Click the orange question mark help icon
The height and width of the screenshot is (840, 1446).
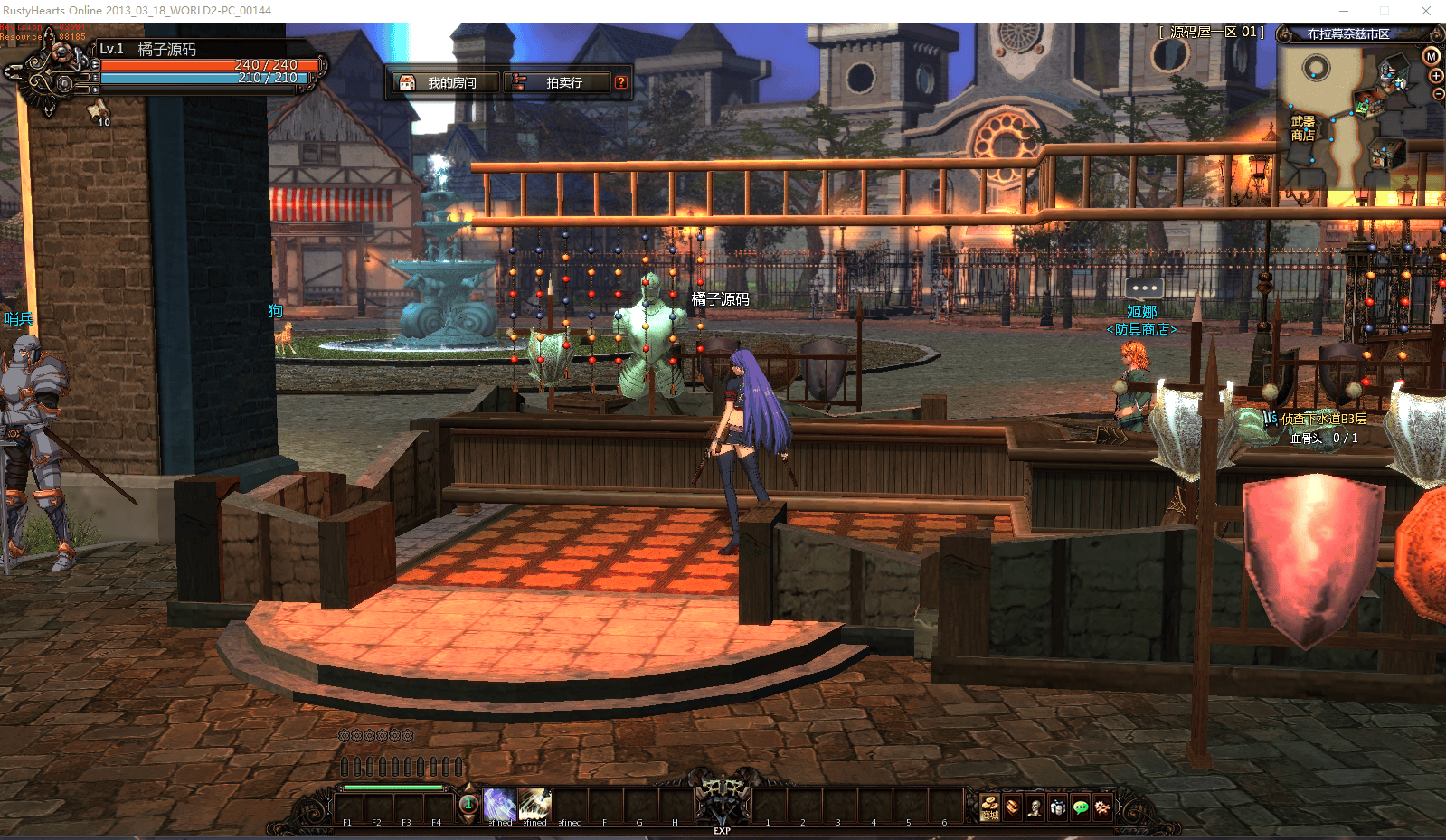(621, 82)
